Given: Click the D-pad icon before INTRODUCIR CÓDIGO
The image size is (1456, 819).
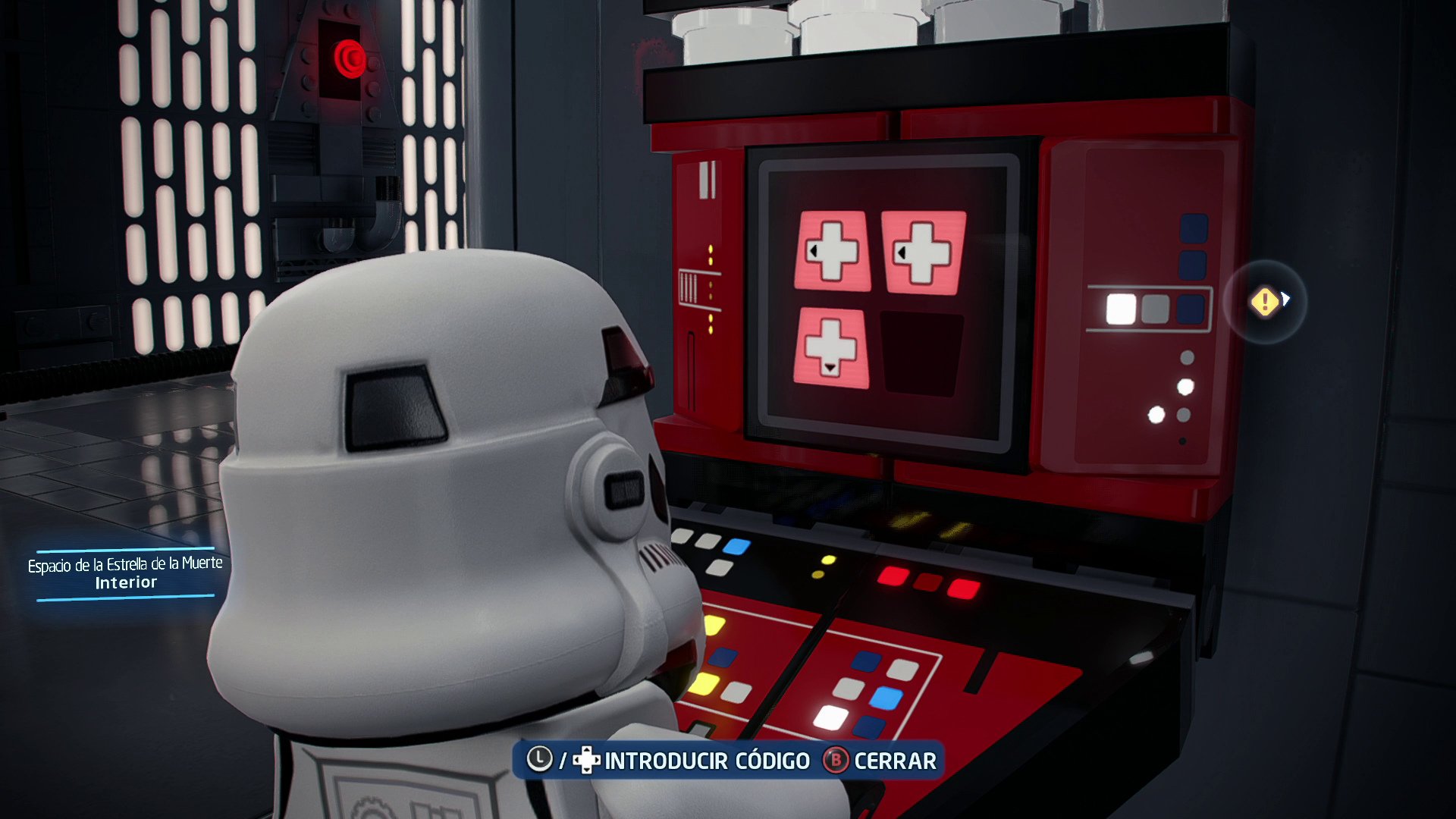Looking at the screenshot, I should click(x=586, y=761).
